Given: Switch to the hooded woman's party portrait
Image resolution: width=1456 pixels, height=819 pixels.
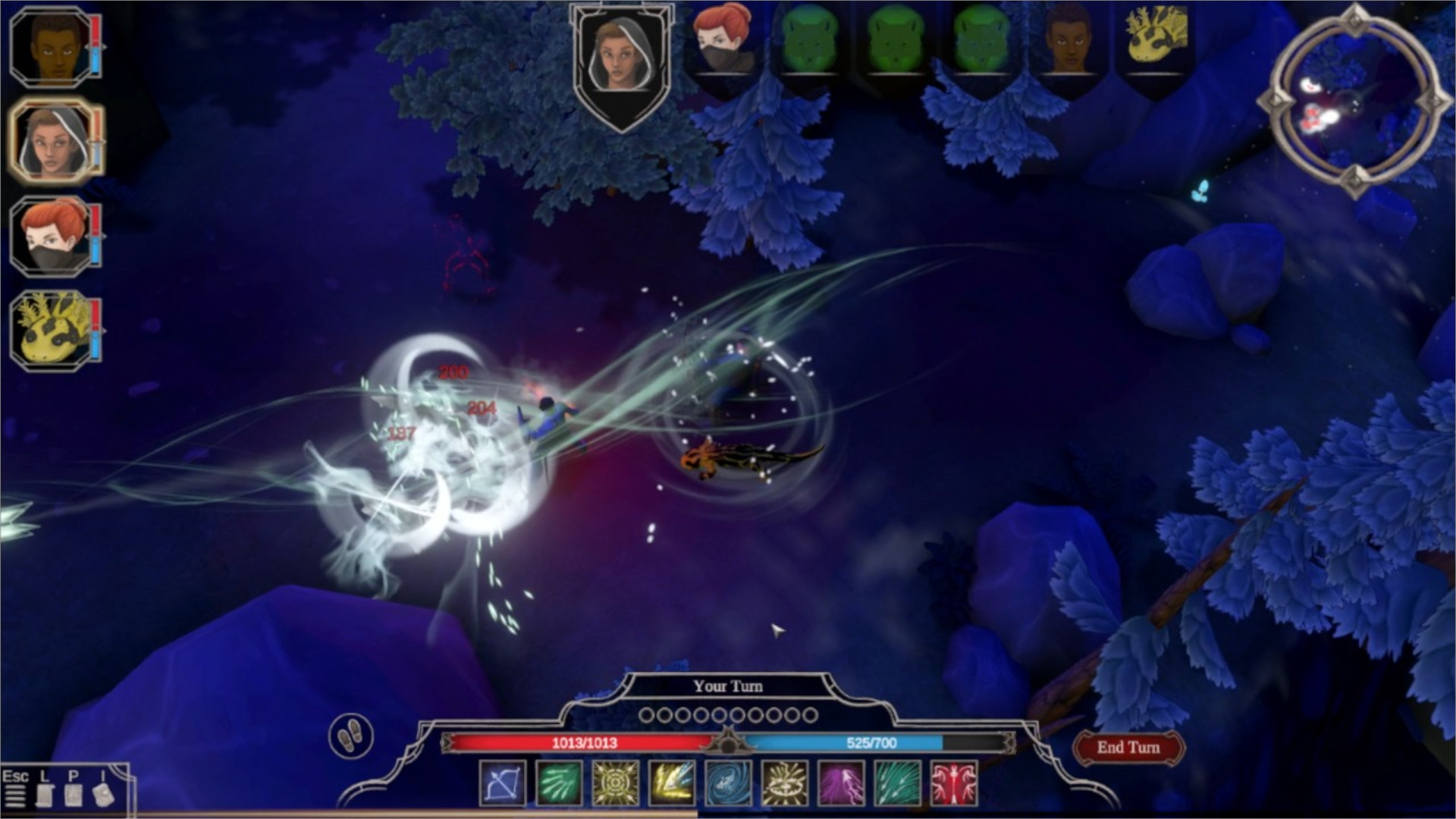Looking at the screenshot, I should [53, 144].
